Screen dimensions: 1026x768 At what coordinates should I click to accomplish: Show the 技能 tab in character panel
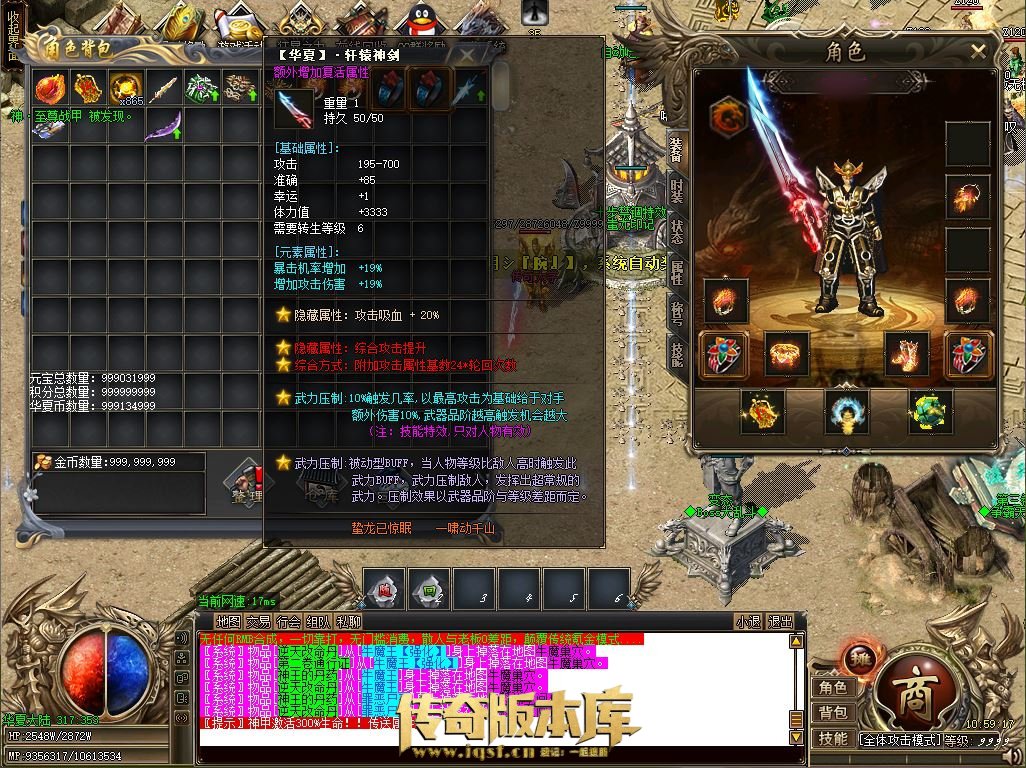pyautogui.click(x=676, y=352)
